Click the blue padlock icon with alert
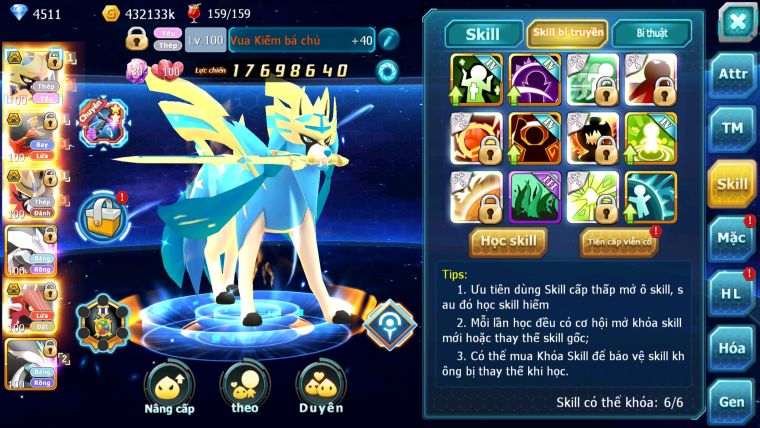This screenshot has height=428, width=760. click(103, 214)
